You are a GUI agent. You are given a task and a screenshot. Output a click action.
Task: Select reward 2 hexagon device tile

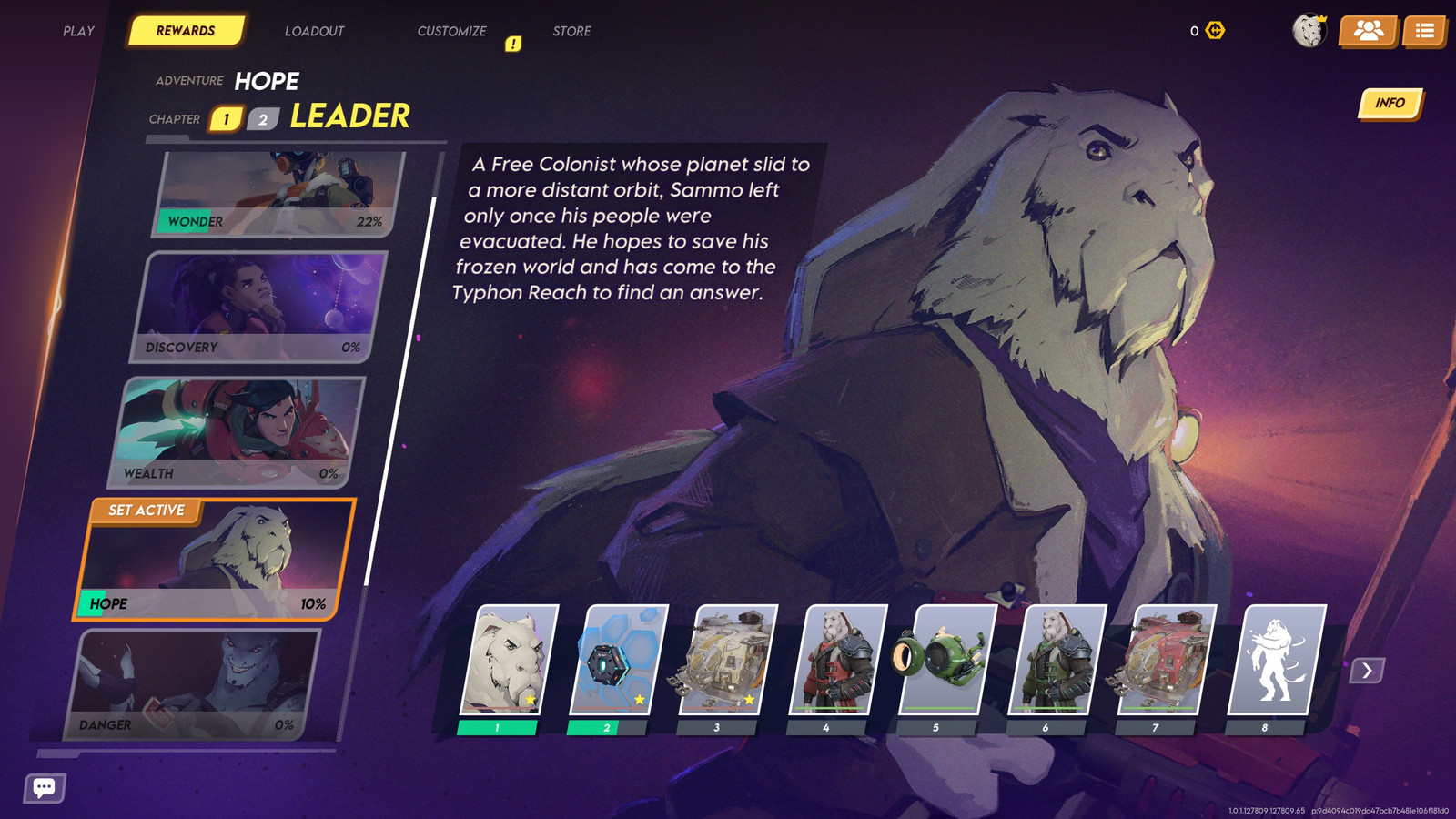click(x=618, y=660)
